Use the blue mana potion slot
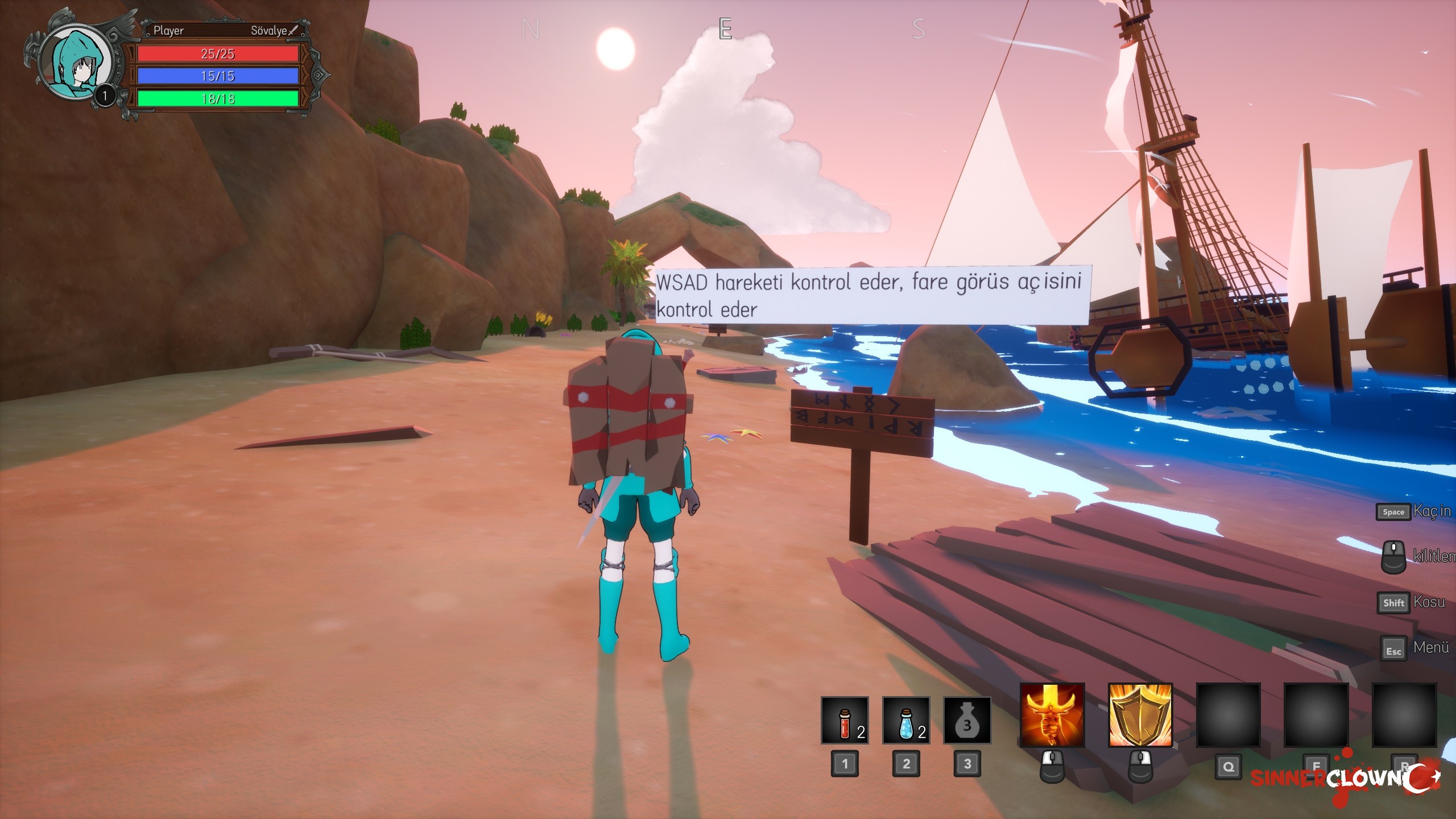 click(x=906, y=720)
